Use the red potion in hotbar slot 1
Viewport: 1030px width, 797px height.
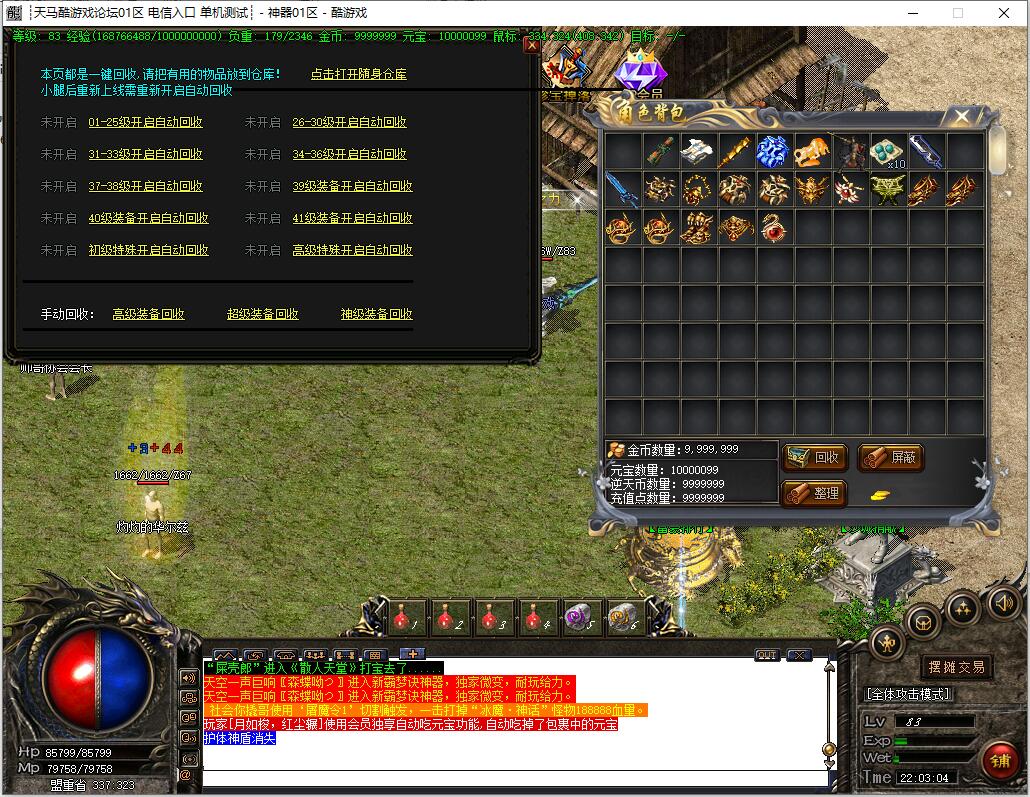[403, 616]
